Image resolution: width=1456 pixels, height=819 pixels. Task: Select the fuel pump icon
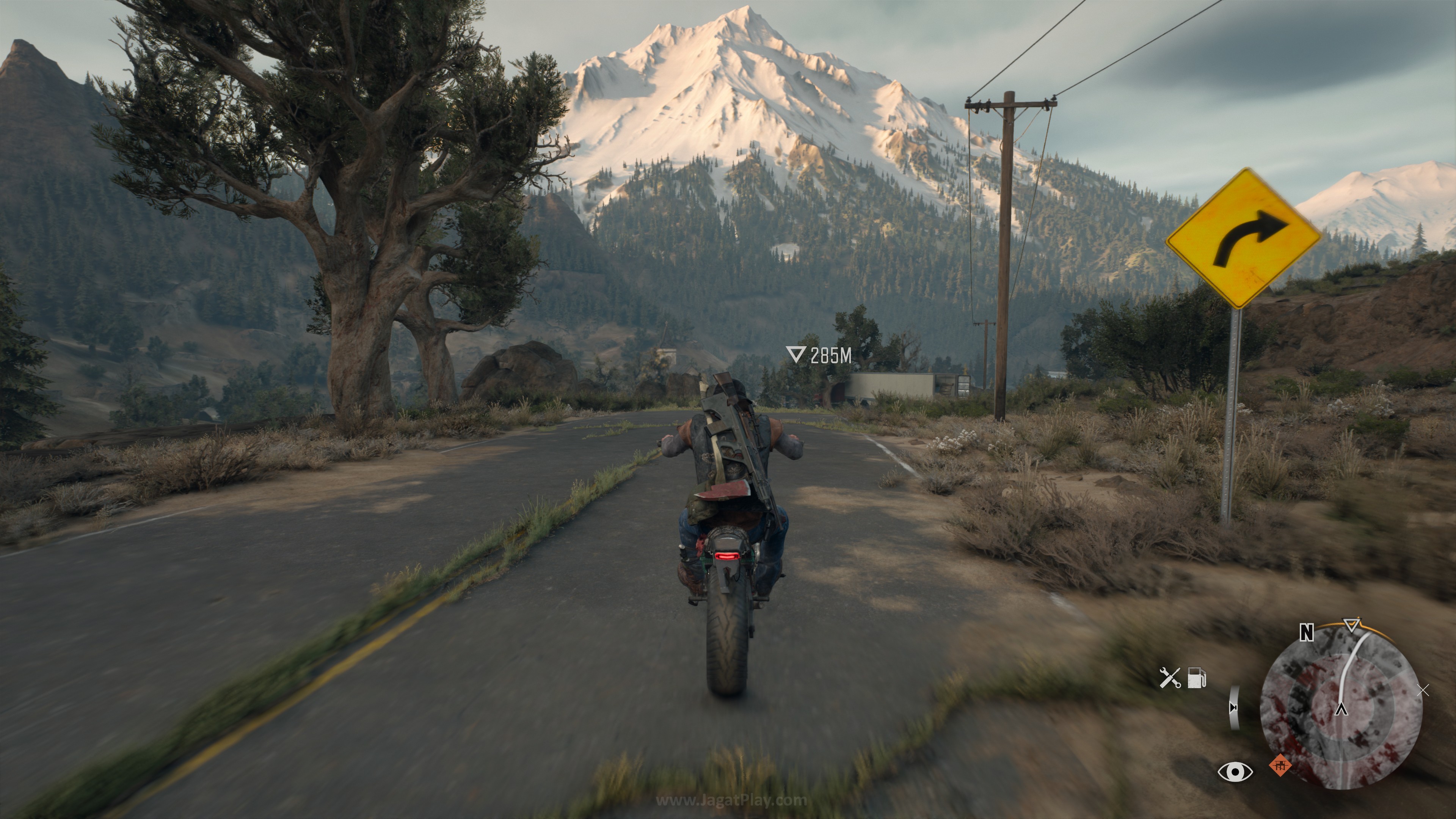coord(1197,678)
